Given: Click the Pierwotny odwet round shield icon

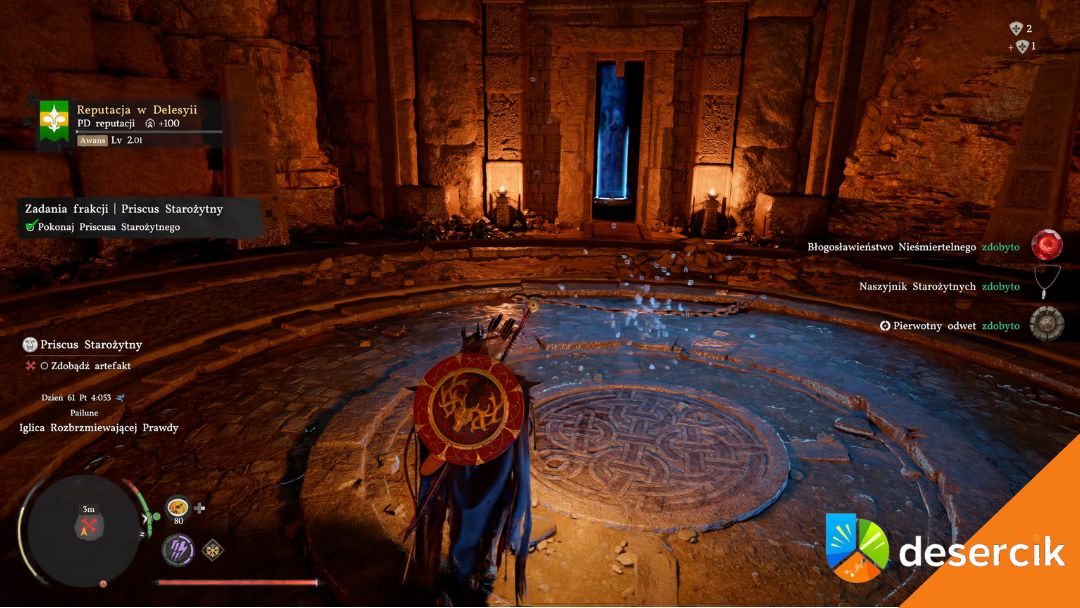Looking at the screenshot, I should (x=1047, y=324).
